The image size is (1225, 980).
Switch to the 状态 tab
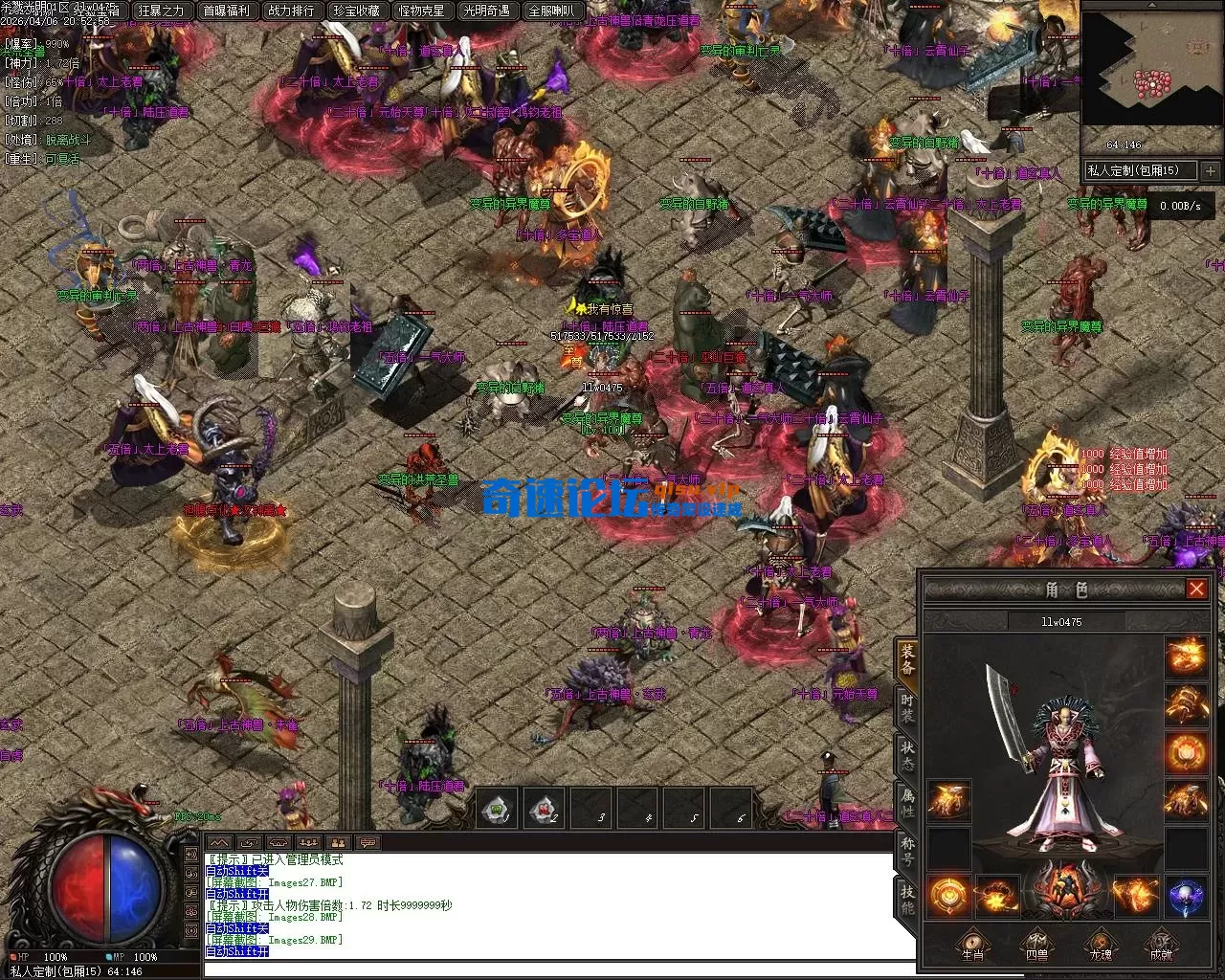click(x=907, y=755)
